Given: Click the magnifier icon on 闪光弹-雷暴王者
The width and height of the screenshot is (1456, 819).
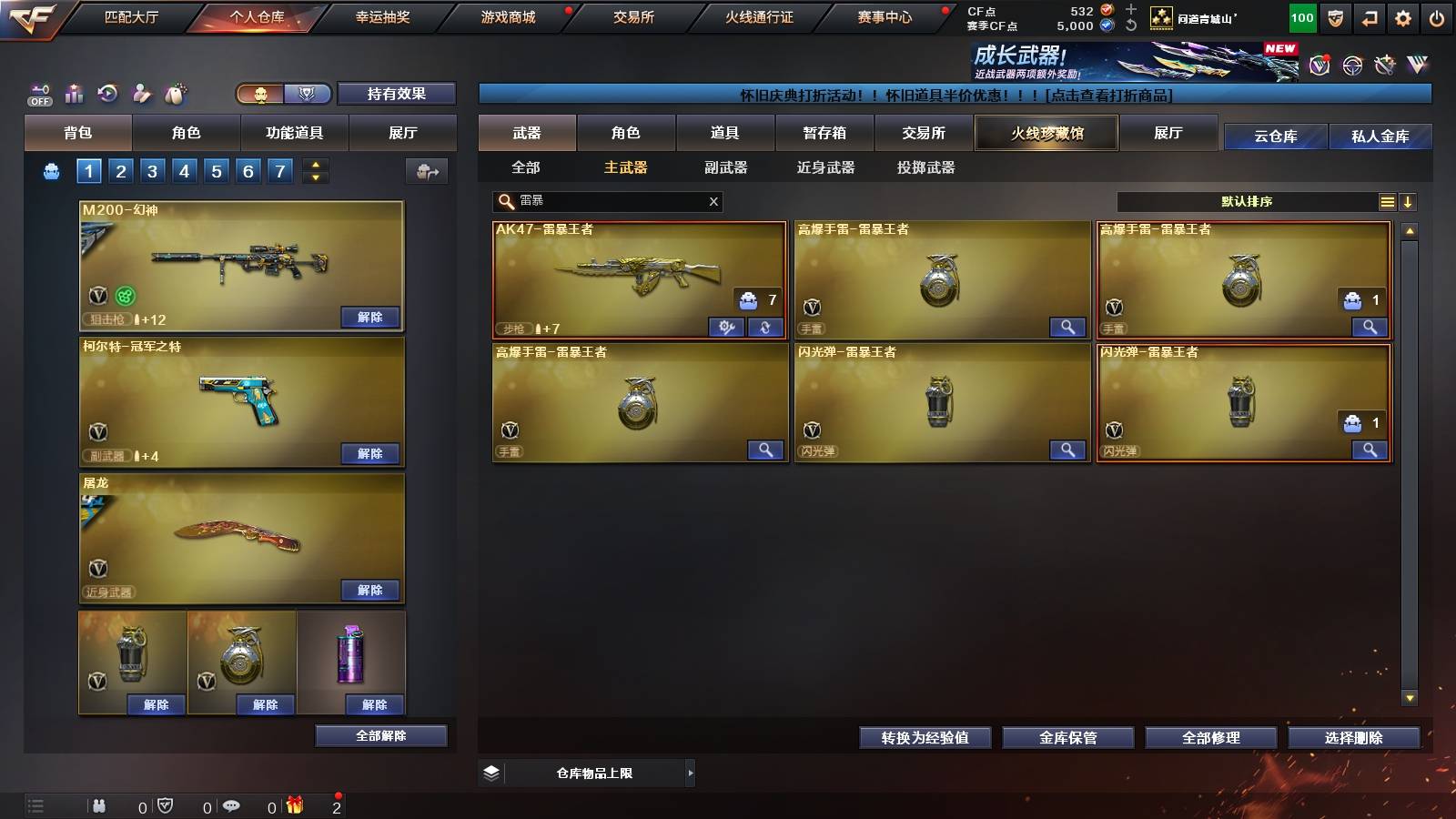Looking at the screenshot, I should point(1067,450).
